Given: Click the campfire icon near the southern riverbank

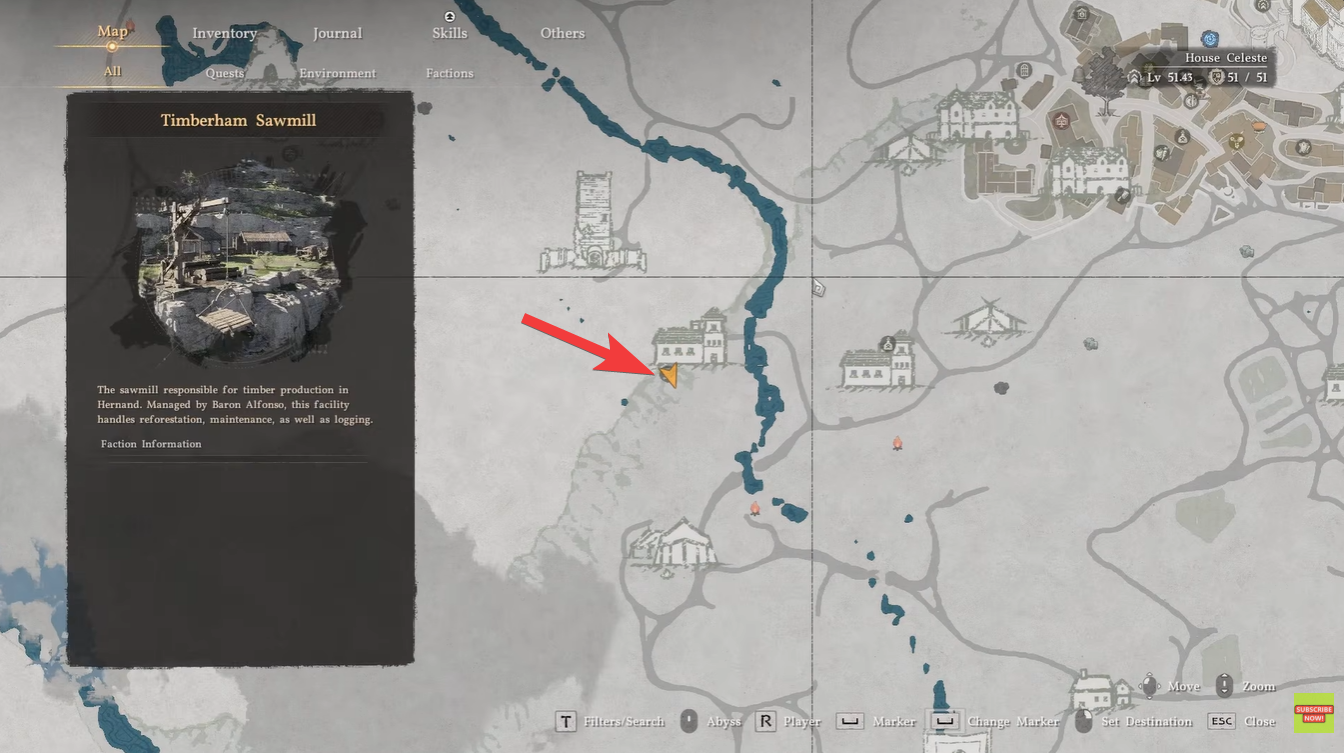Looking at the screenshot, I should [754, 509].
